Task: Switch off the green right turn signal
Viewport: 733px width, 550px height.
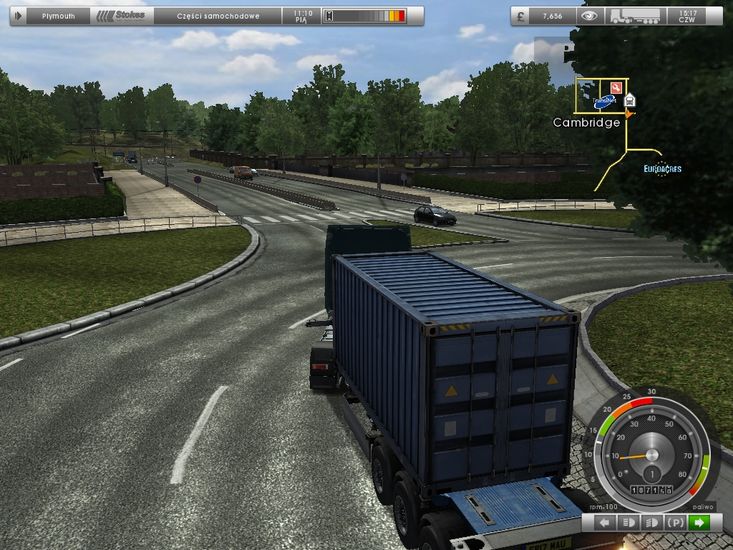Action: (700, 523)
